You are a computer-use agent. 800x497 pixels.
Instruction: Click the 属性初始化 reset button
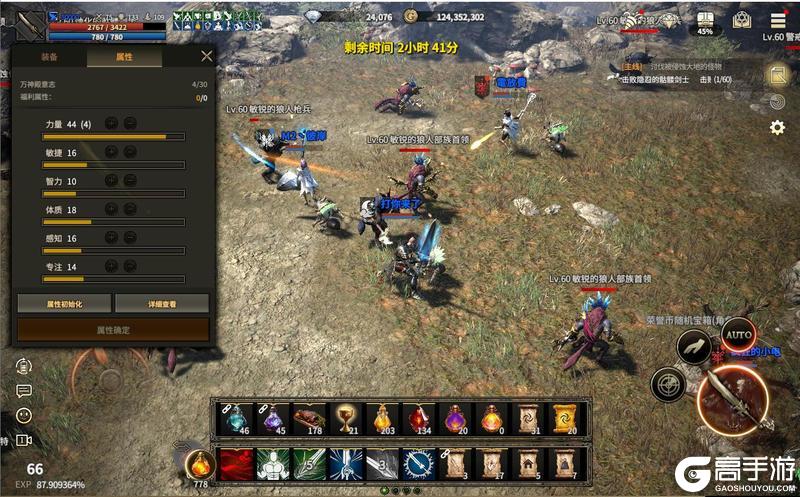coord(64,303)
